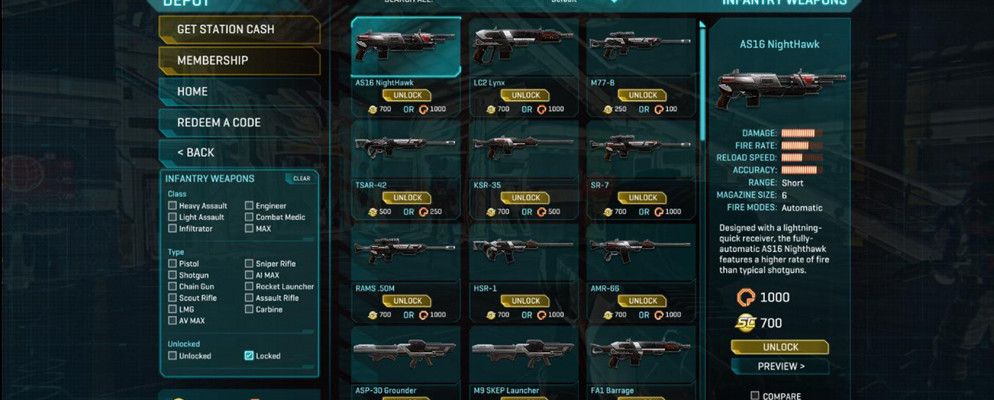Screen dimensions: 994x400
Task: Filter weapons by Rocket Launcher type
Action: 249,287
